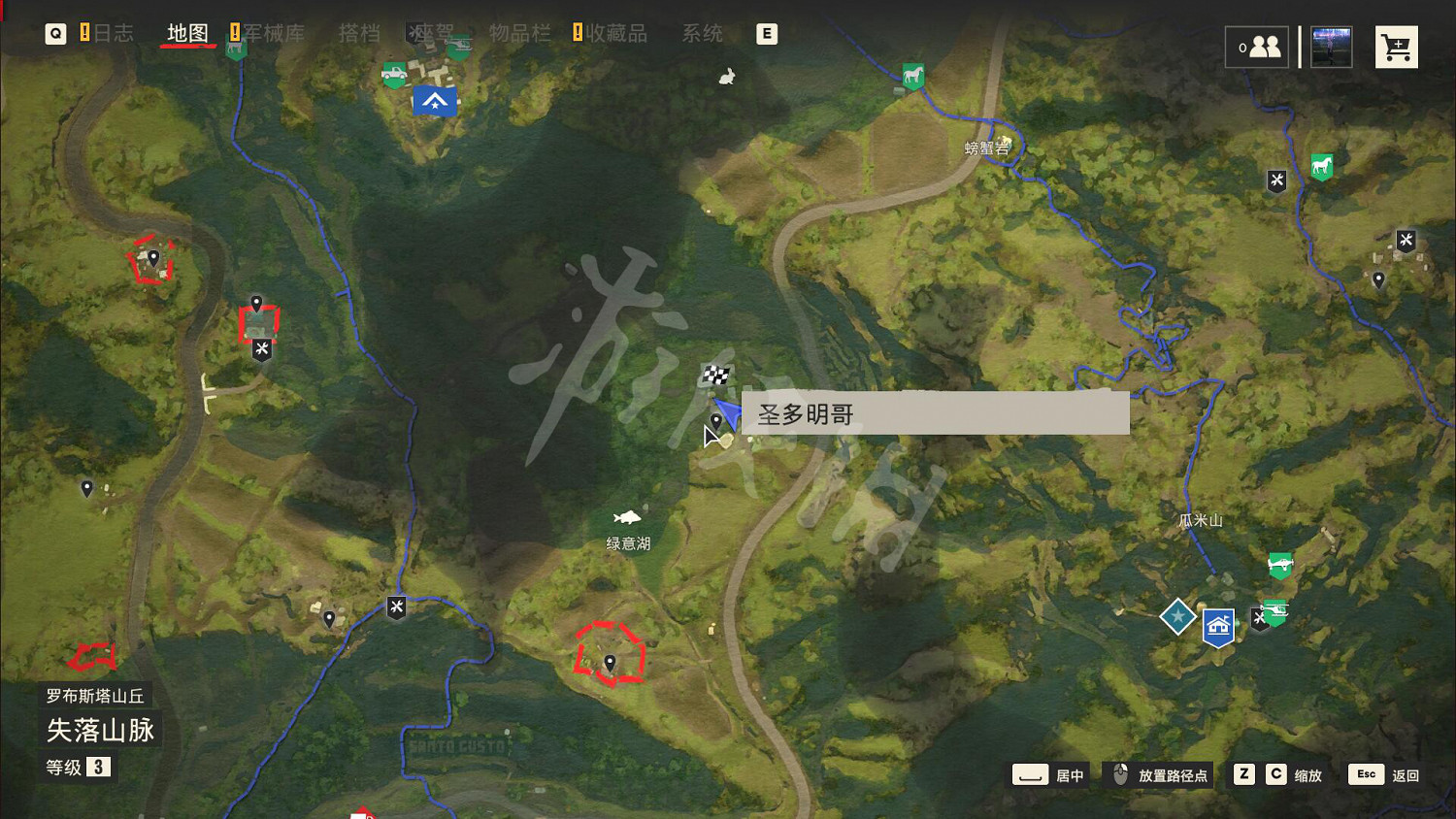Viewport: 1456px width, 819px height.
Task: Switch to the 地图 map tab
Action: coord(186,32)
